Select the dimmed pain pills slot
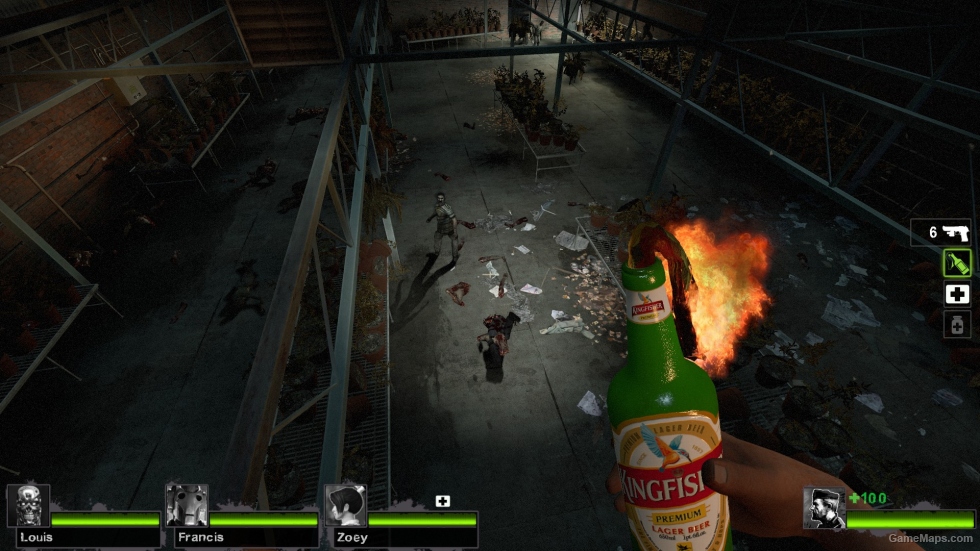This screenshot has width=980, height=551. [957, 324]
